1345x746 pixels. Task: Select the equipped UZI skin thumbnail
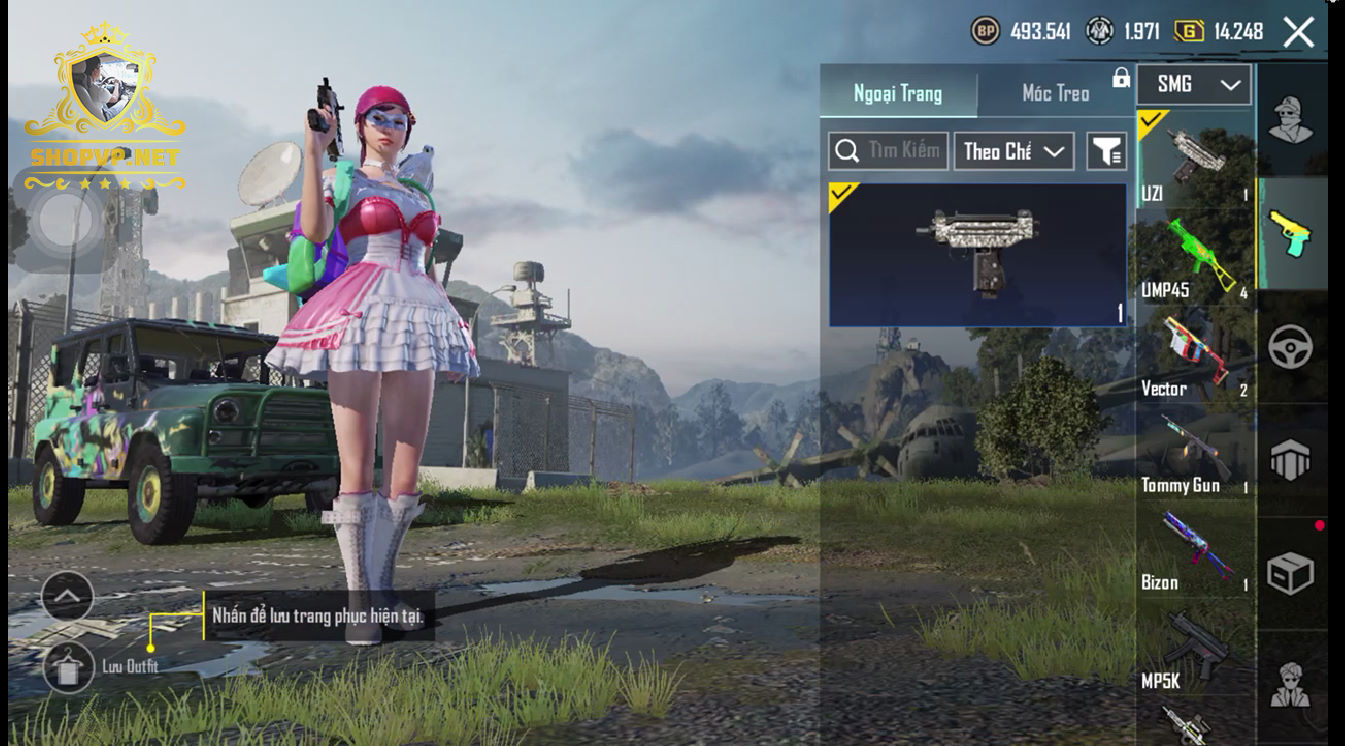(977, 254)
